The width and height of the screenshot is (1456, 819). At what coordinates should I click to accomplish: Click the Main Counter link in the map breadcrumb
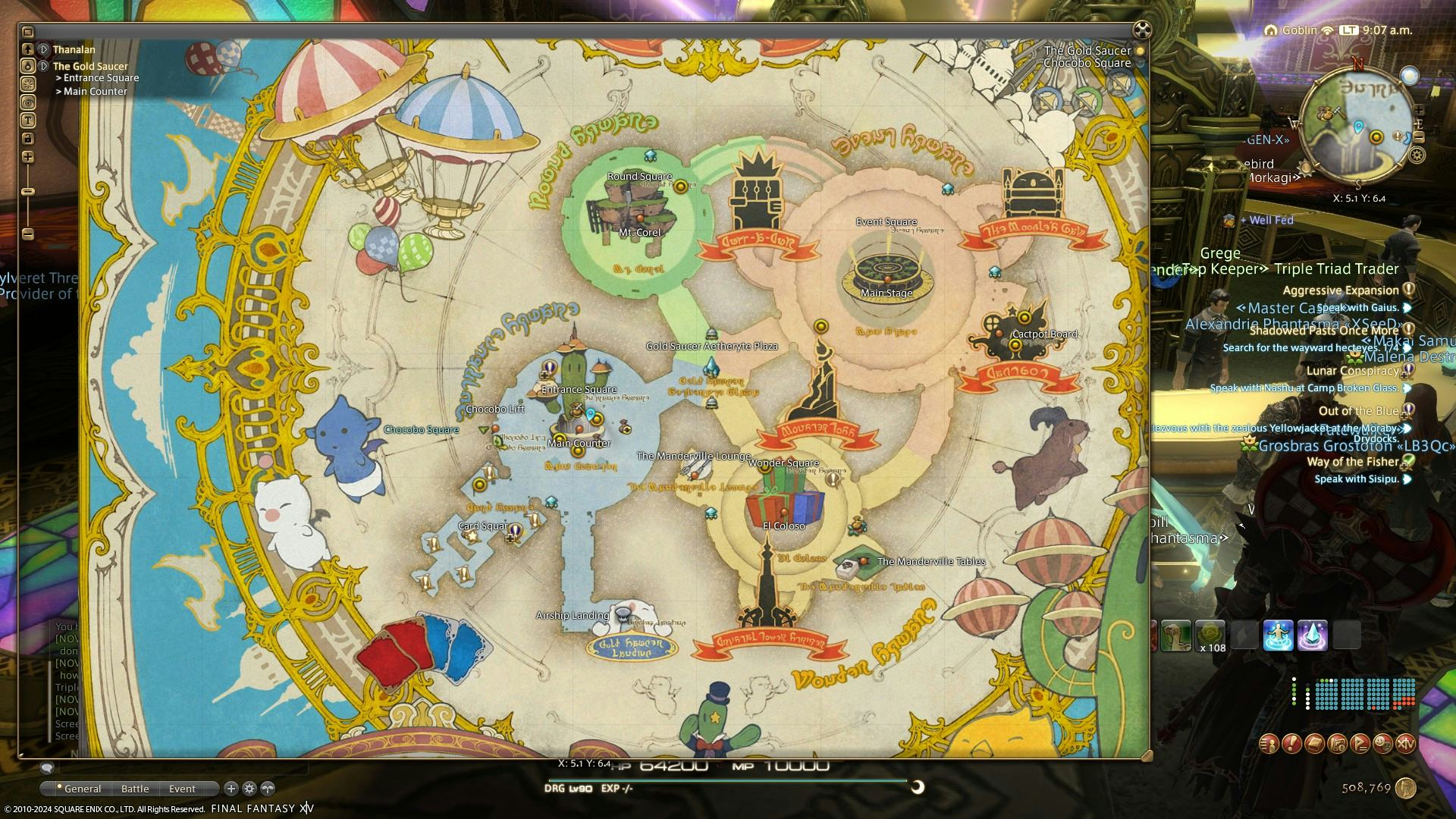[x=94, y=91]
